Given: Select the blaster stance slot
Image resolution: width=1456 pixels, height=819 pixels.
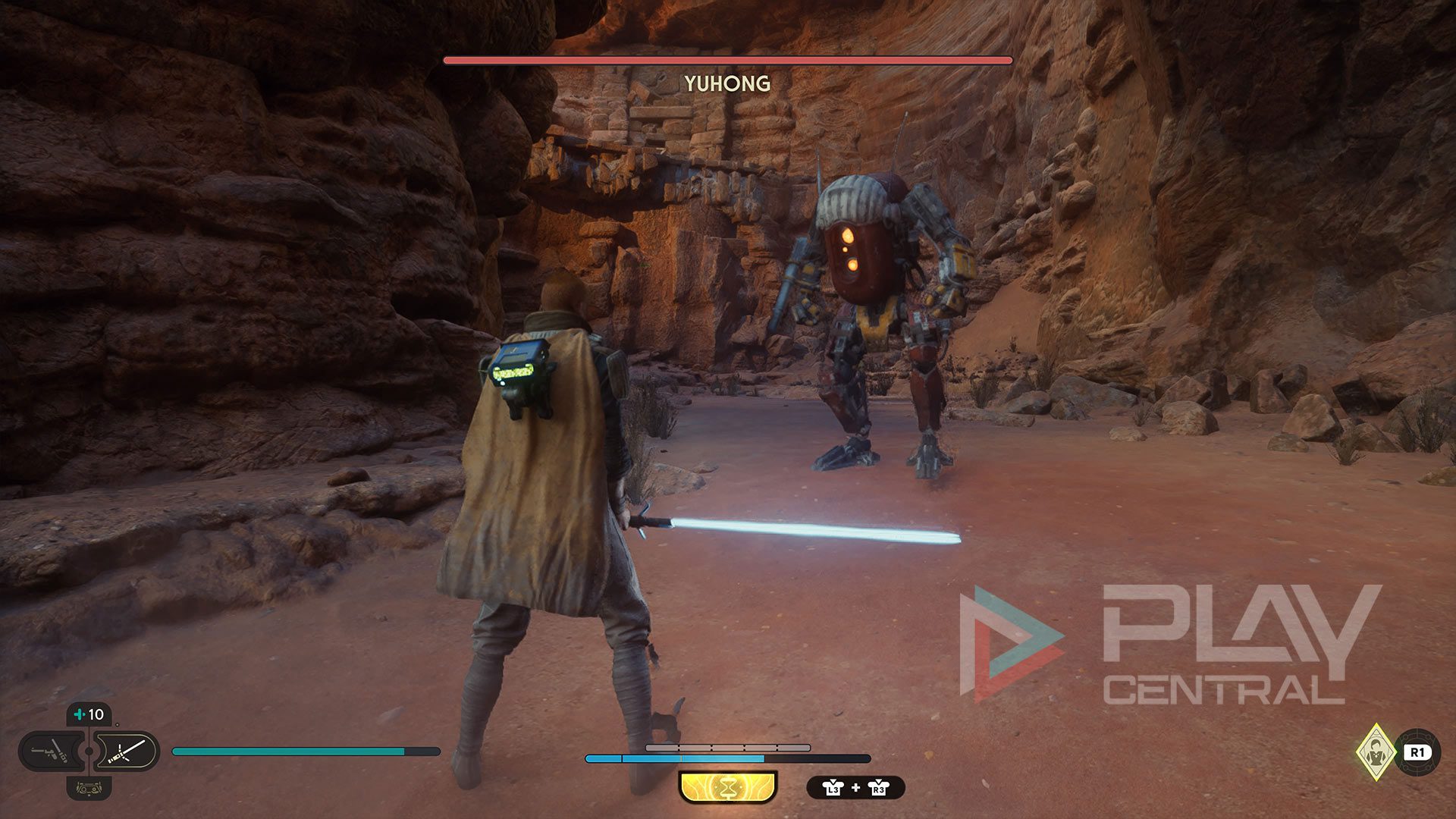Looking at the screenshot, I should tap(50, 752).
